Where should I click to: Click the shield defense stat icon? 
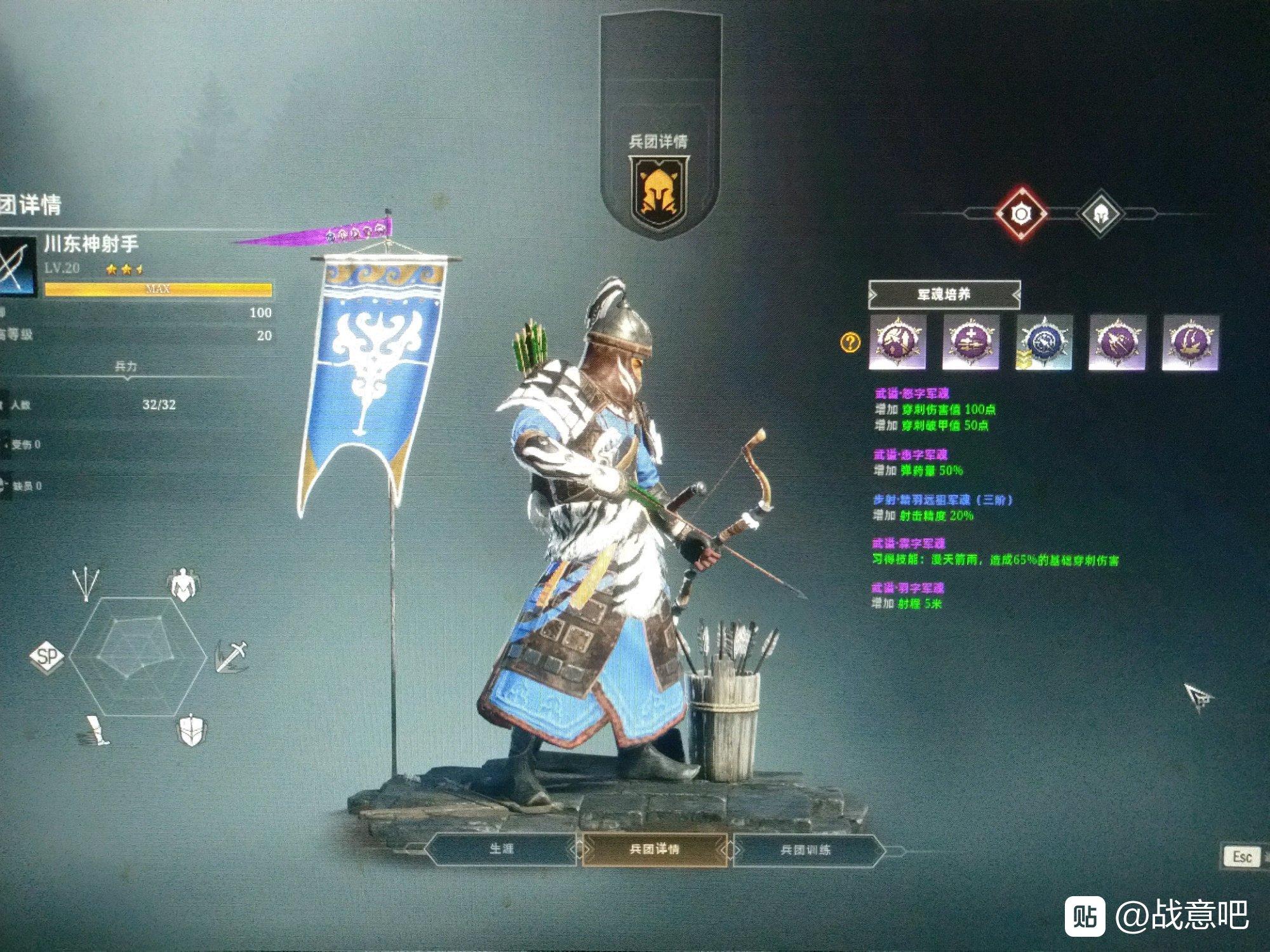[x=190, y=731]
